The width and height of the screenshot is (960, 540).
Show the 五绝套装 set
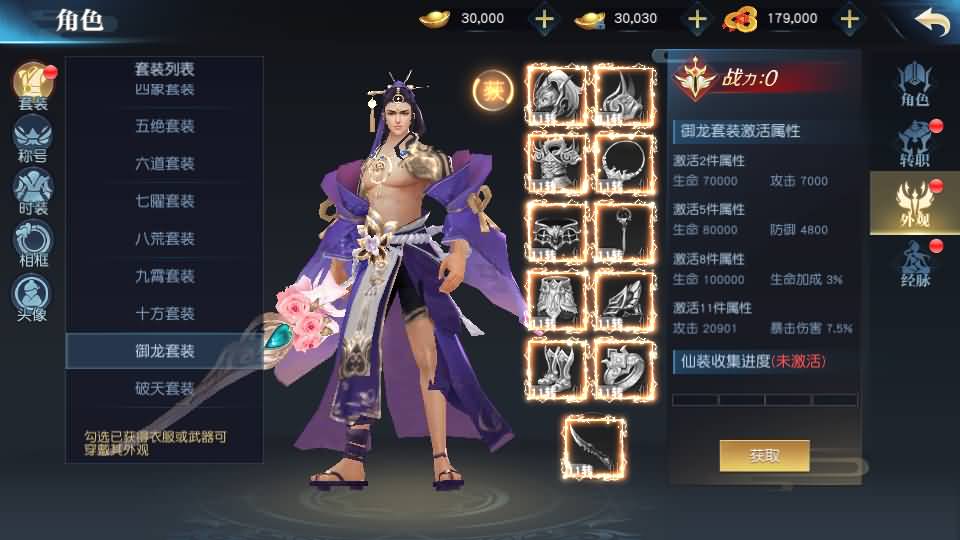pos(165,127)
